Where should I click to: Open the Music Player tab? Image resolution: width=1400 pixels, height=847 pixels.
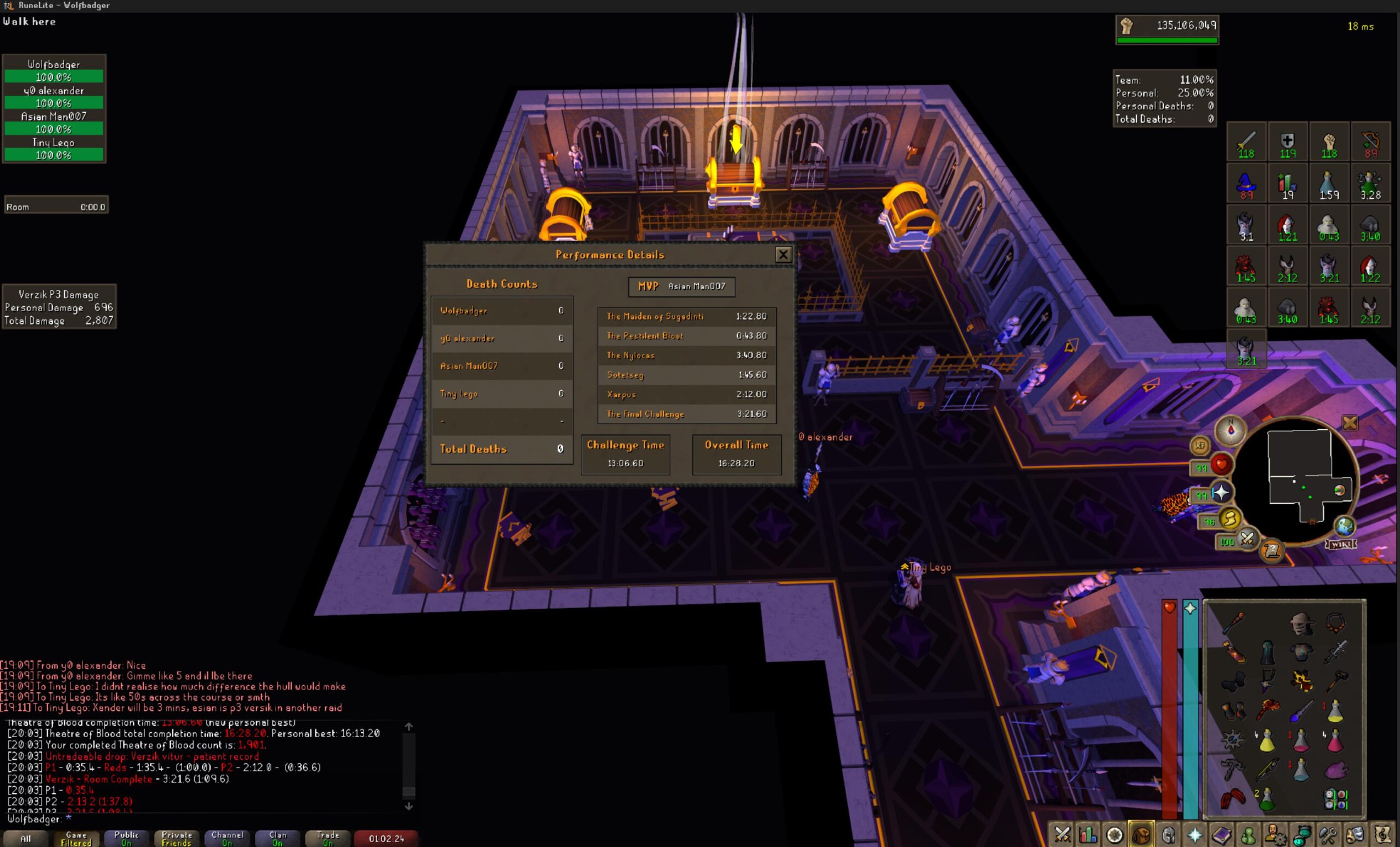(1382, 834)
